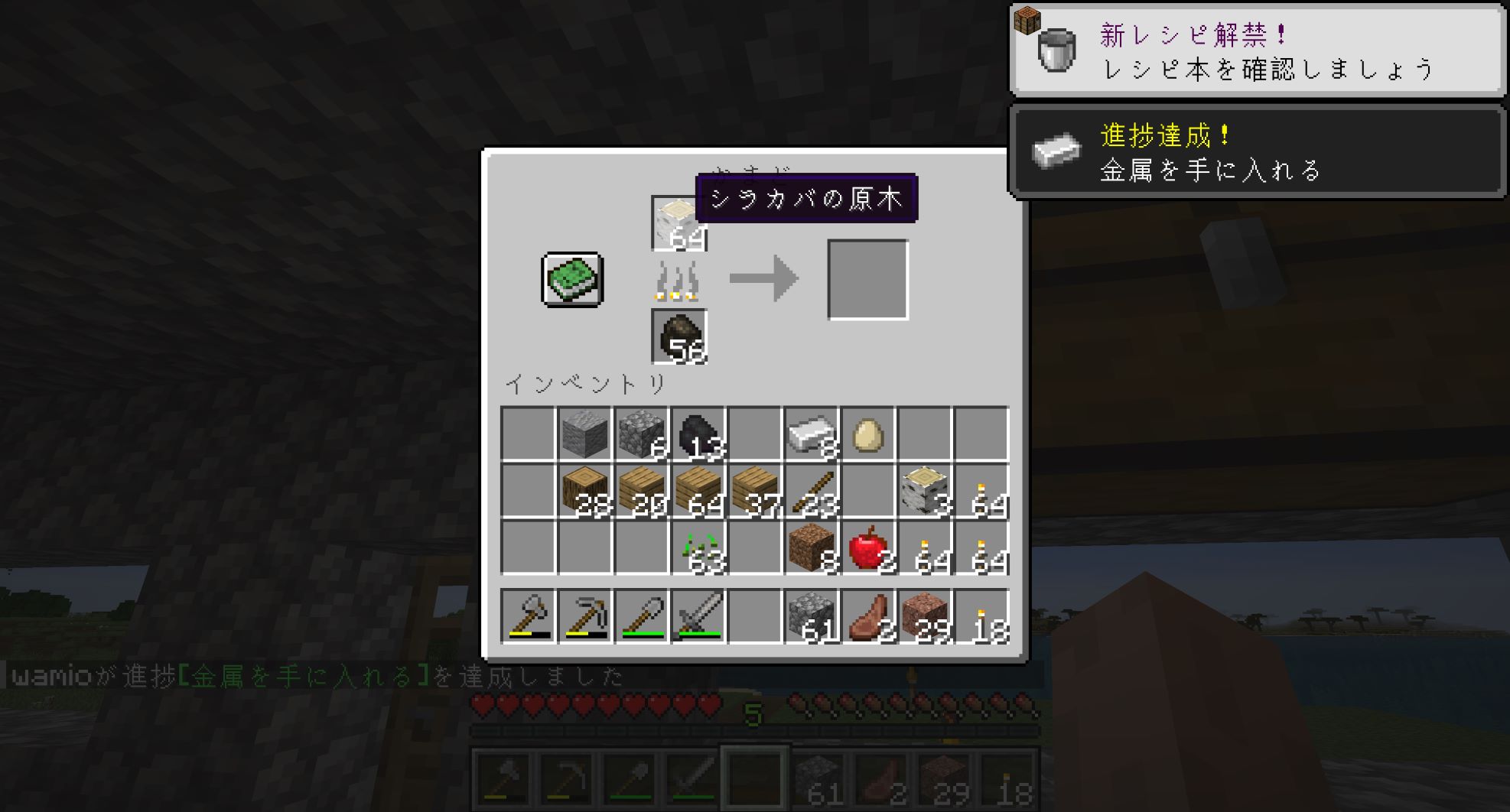
Task: Pick up the stack of 37 planks
Action: (x=754, y=491)
